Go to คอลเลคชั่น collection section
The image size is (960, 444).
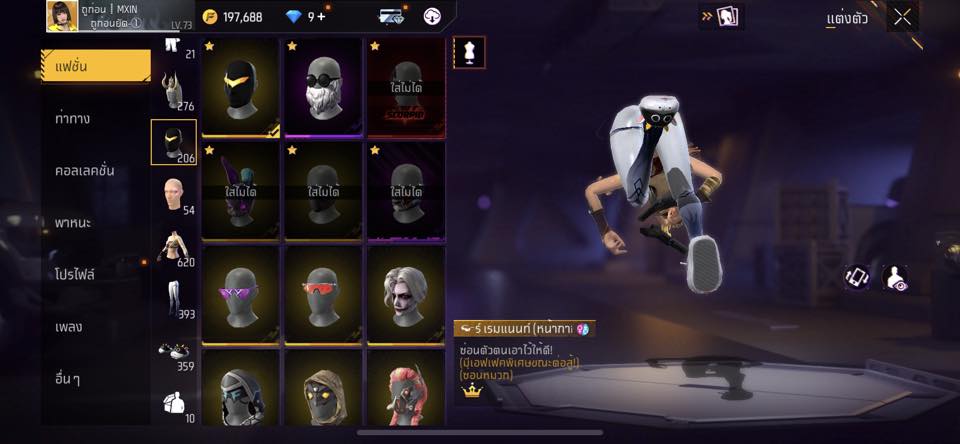[x=85, y=170]
